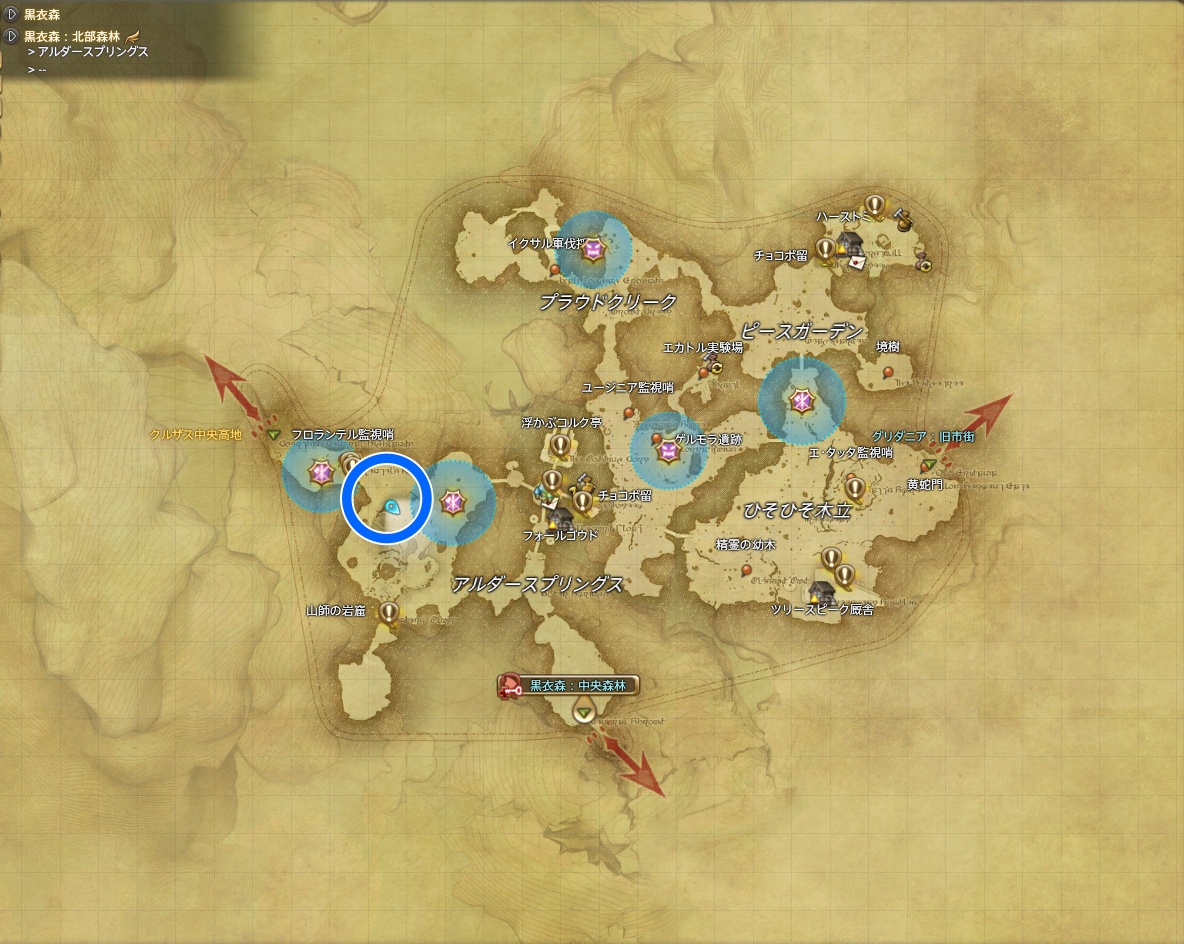Select the FATE marker at ゲルモラ遺跡
The height and width of the screenshot is (944, 1184).
(x=669, y=452)
